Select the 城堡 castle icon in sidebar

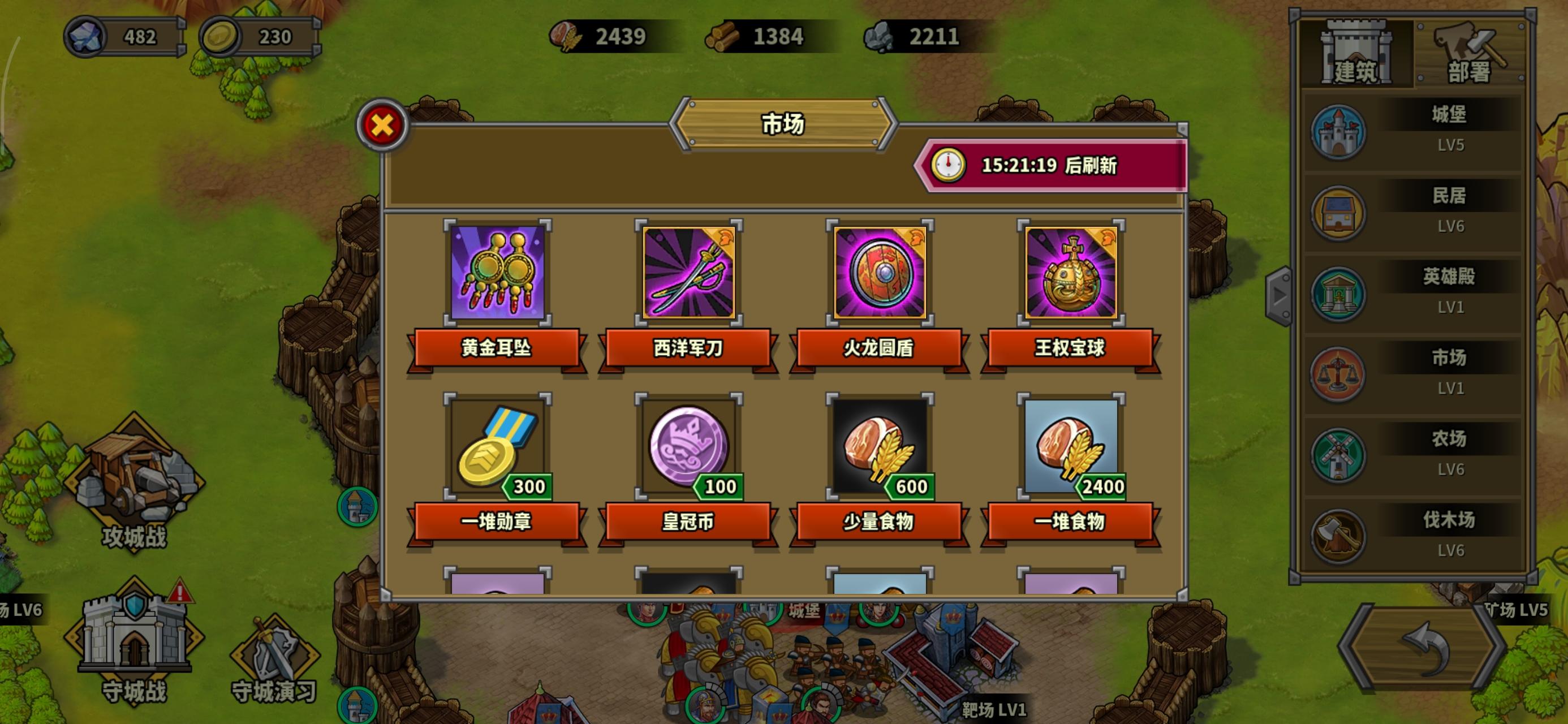click(x=1337, y=132)
